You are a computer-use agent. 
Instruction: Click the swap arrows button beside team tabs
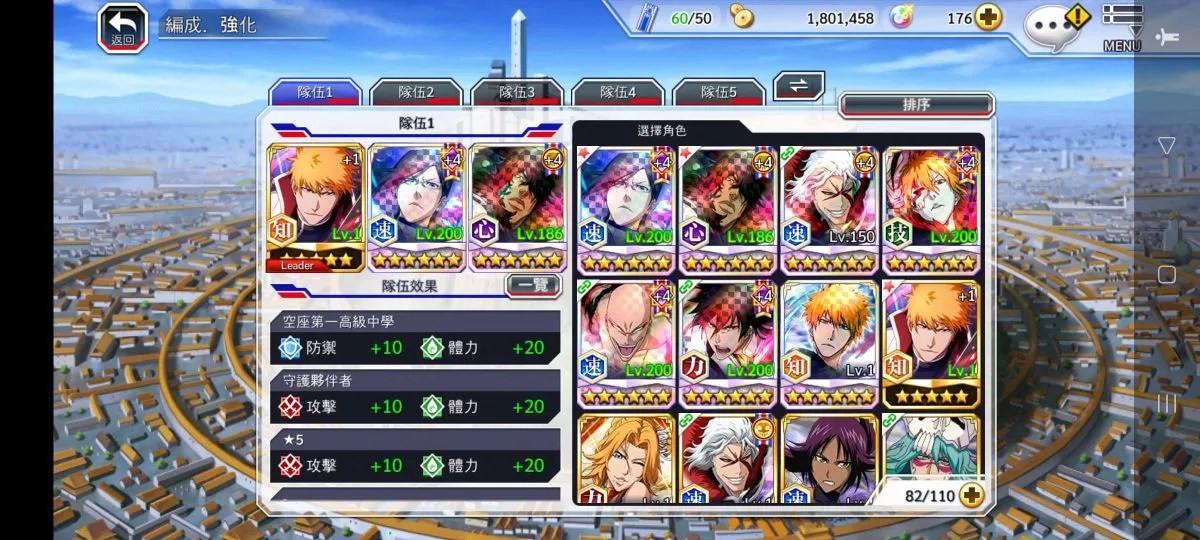coord(799,85)
